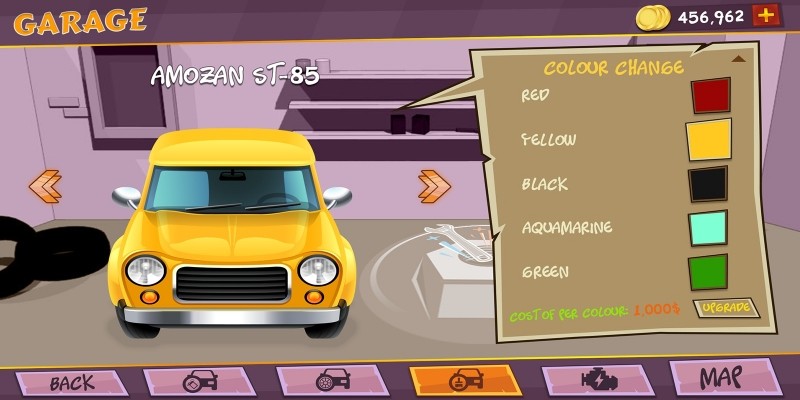
Task: Select the black colour swatch
Action: pos(708,184)
